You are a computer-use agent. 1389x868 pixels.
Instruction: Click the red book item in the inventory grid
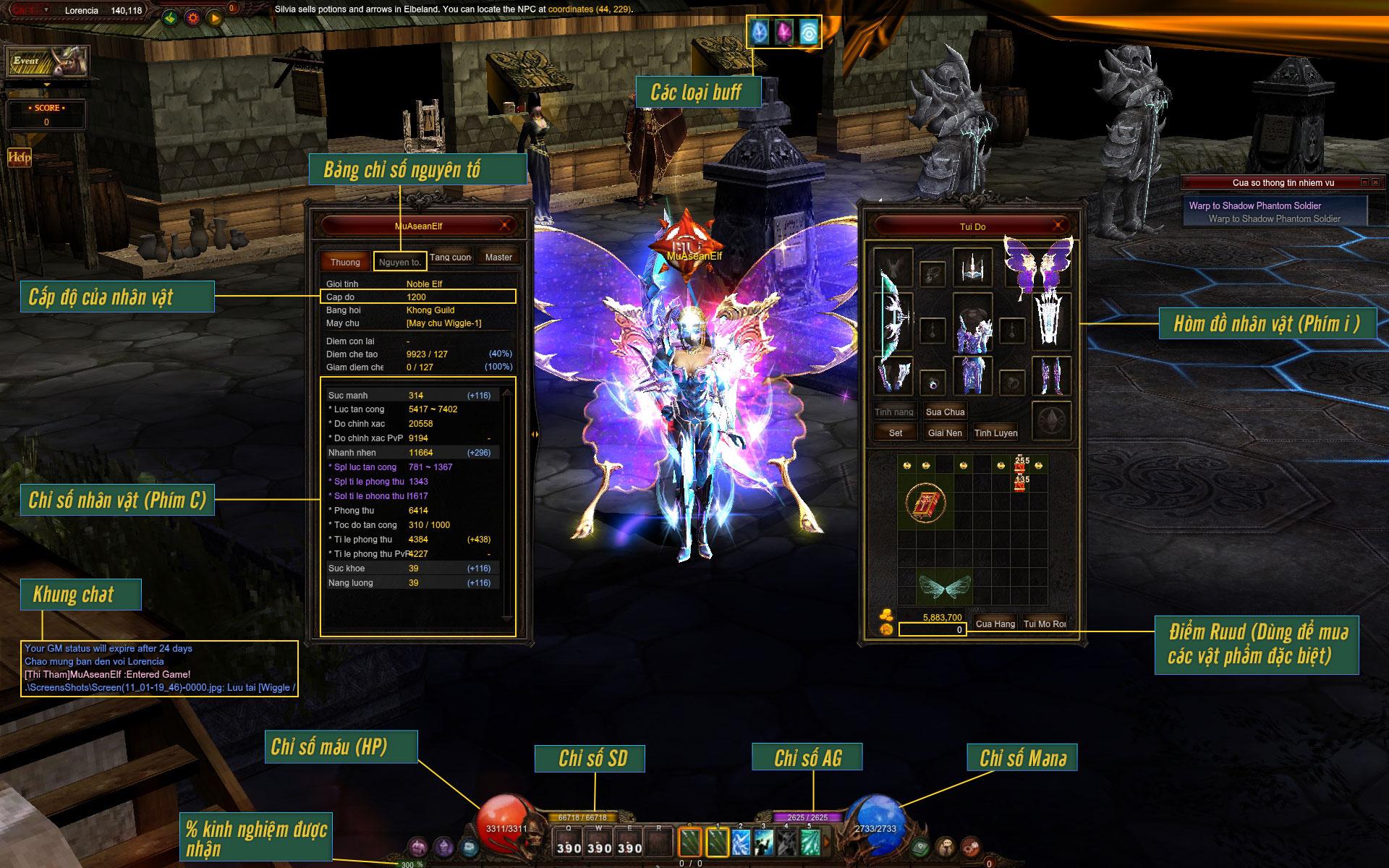point(927,503)
